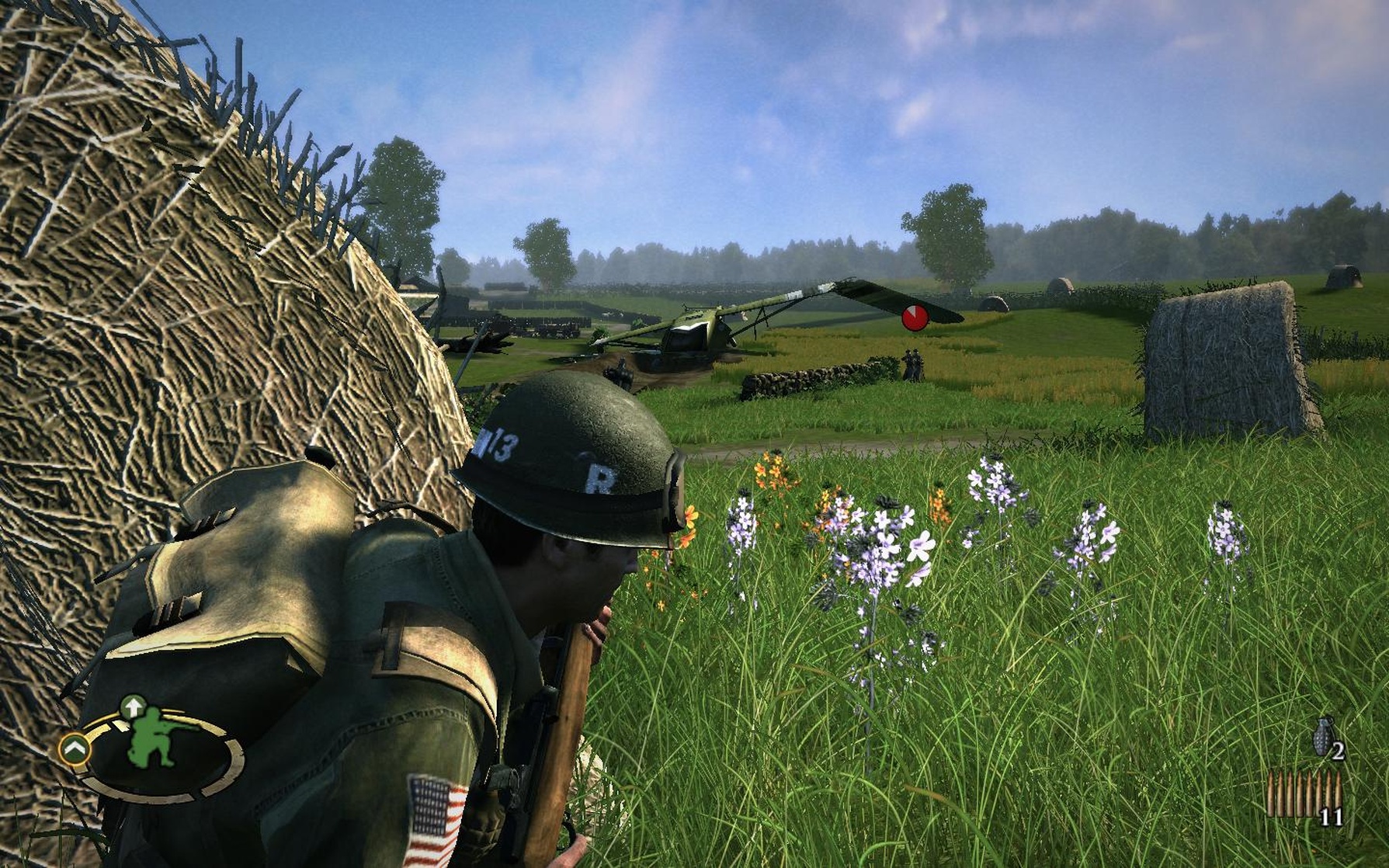
Task: Click the red circular objective marker
Action: 915,318
